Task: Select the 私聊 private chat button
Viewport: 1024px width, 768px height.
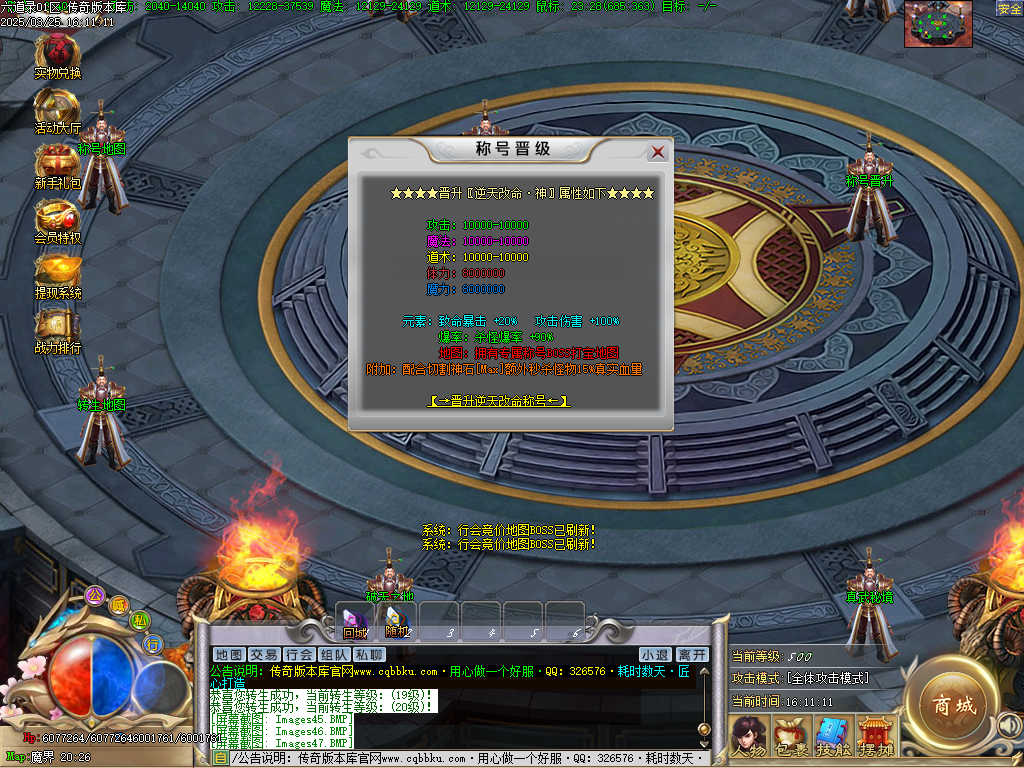Action: click(369, 654)
